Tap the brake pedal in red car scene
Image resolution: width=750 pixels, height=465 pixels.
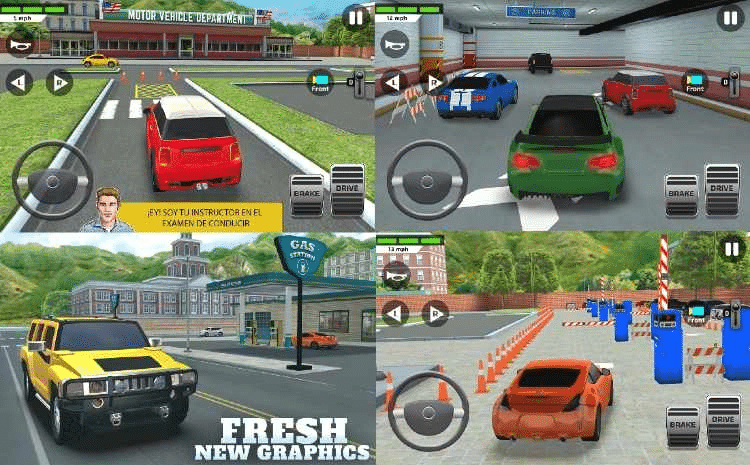(x=306, y=193)
